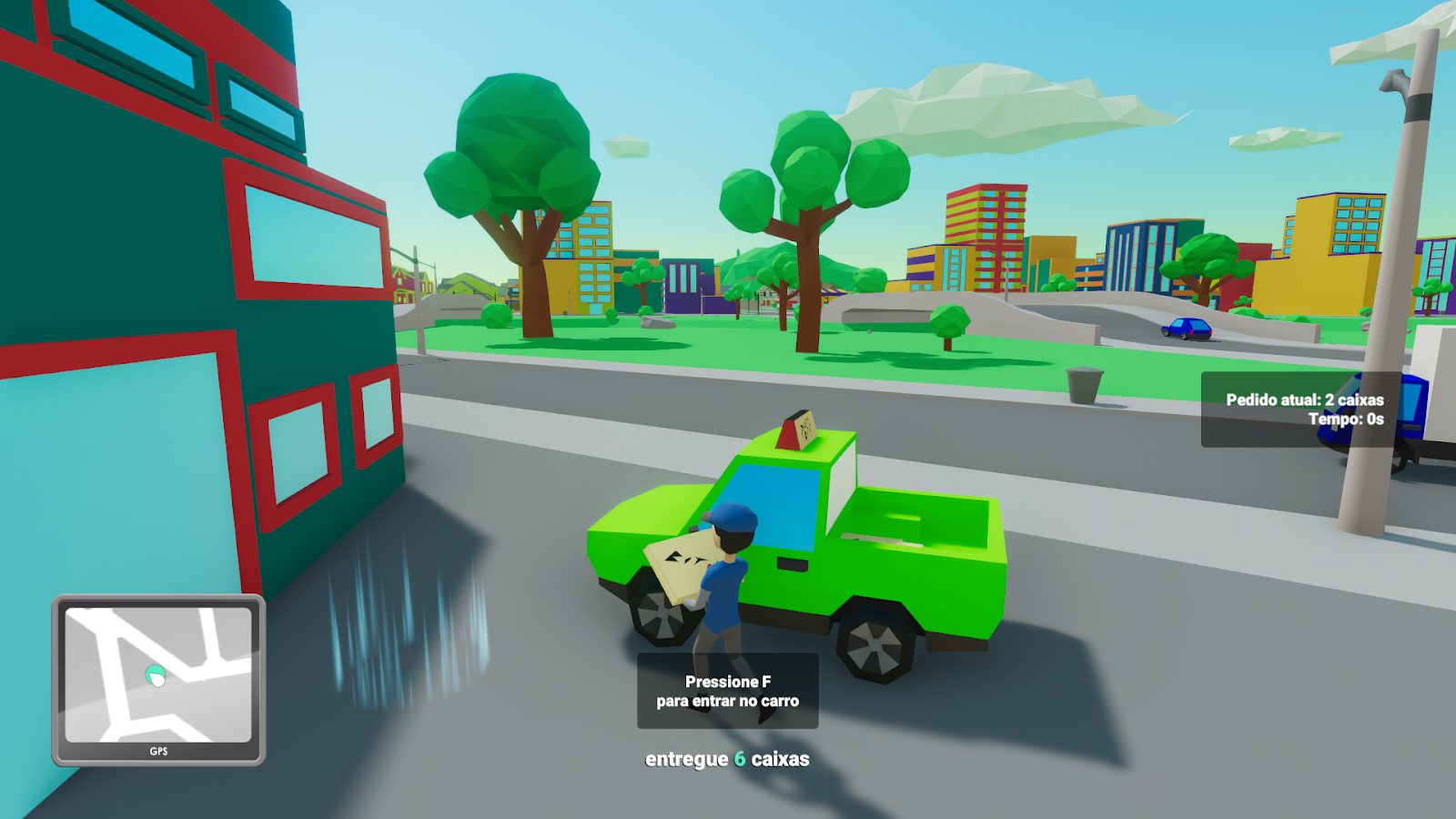The height and width of the screenshot is (819, 1456).
Task: Click the entregue 6 caixas objective text
Action: tap(728, 757)
